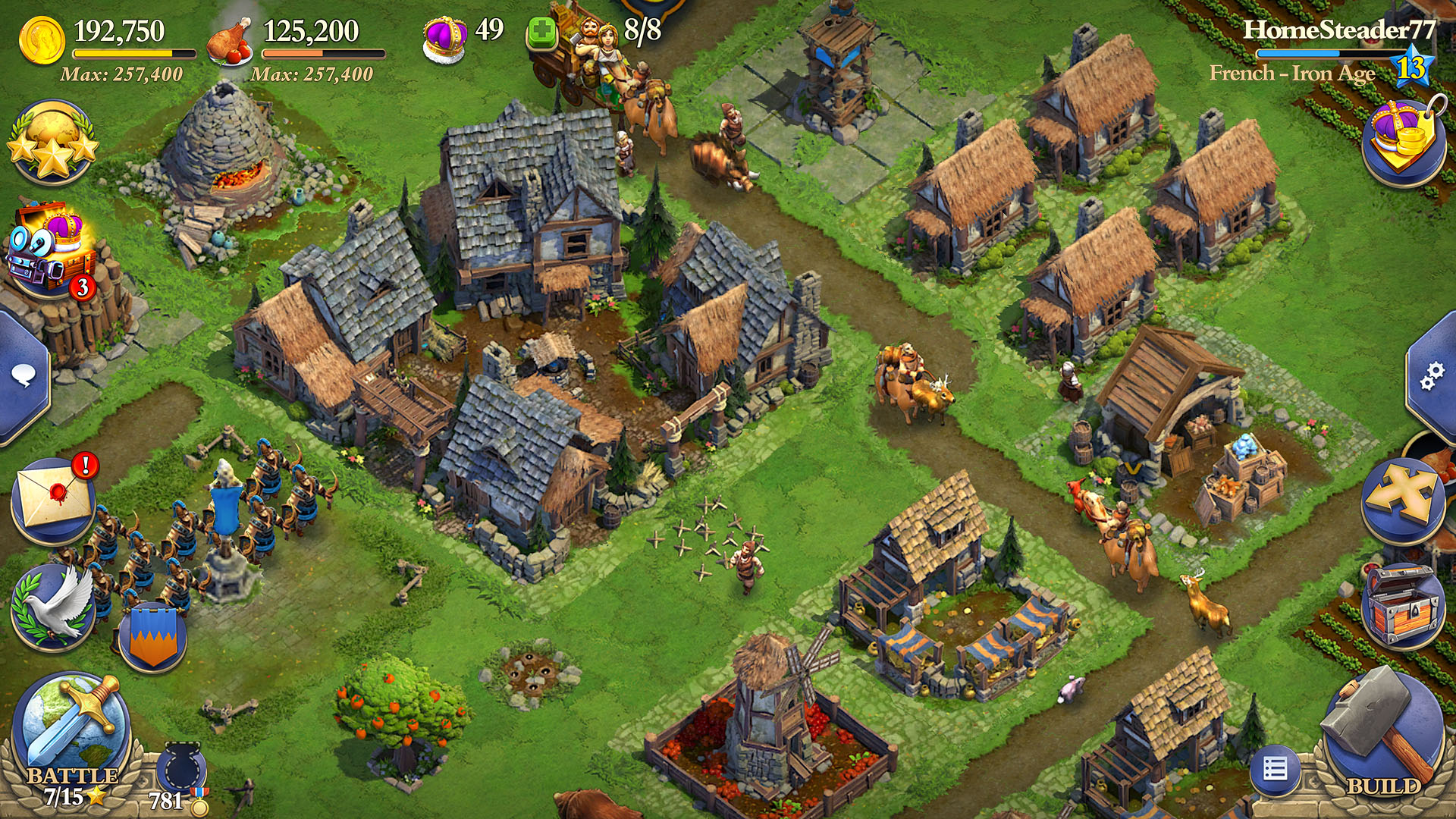Open the chat speech bubble tab

[24, 375]
